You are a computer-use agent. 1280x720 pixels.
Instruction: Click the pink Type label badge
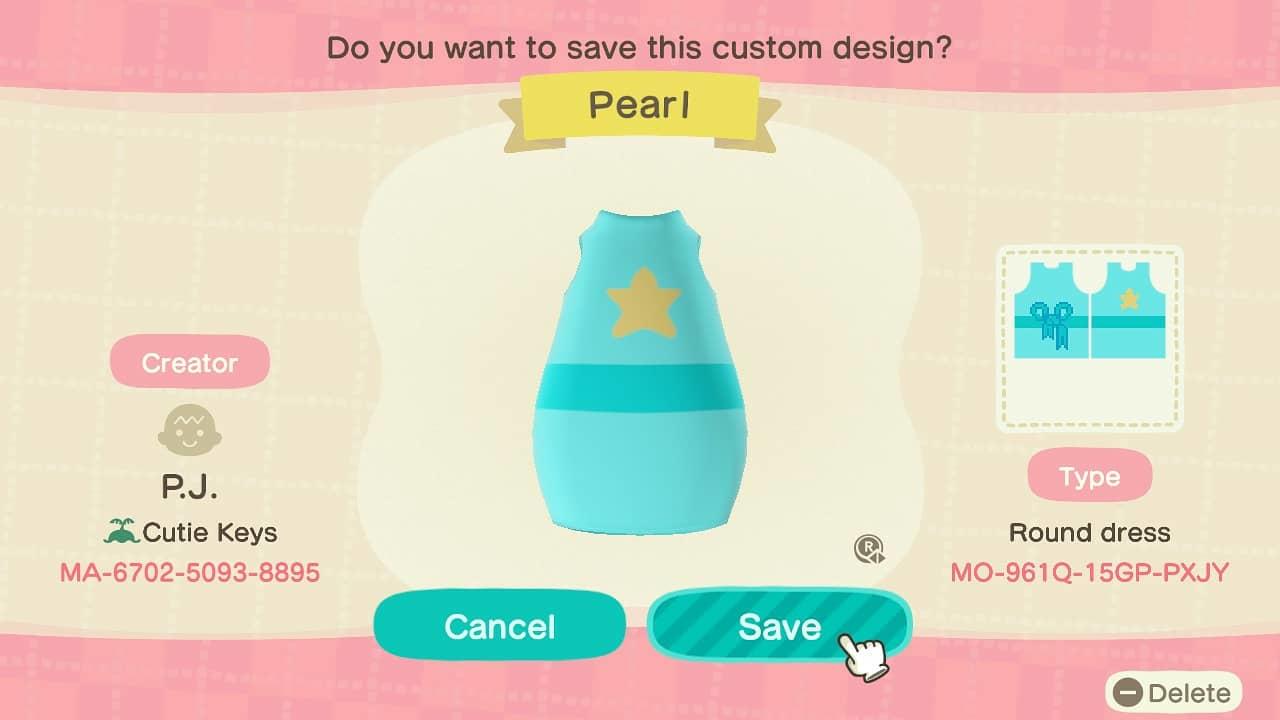(x=1090, y=477)
